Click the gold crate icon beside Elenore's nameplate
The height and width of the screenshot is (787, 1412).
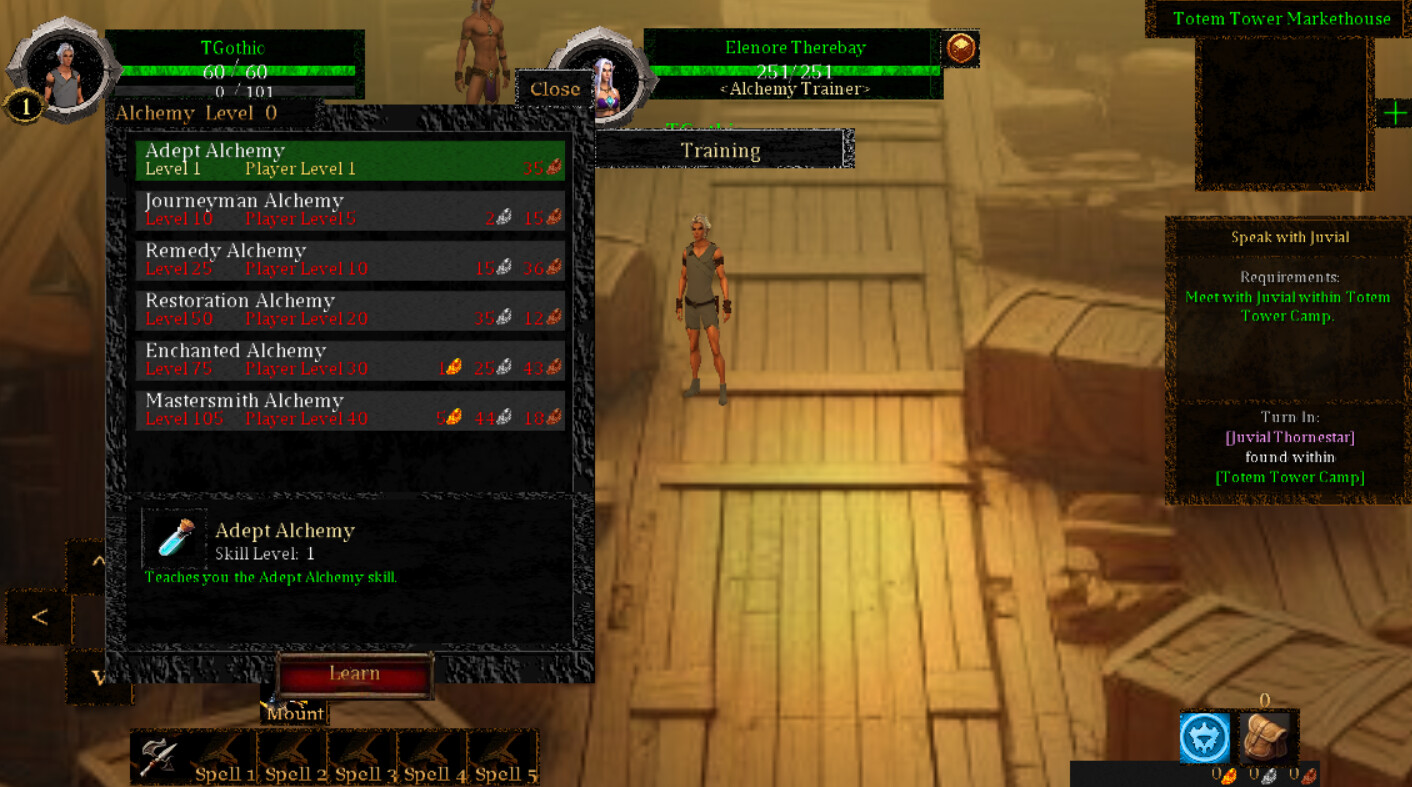(x=962, y=47)
